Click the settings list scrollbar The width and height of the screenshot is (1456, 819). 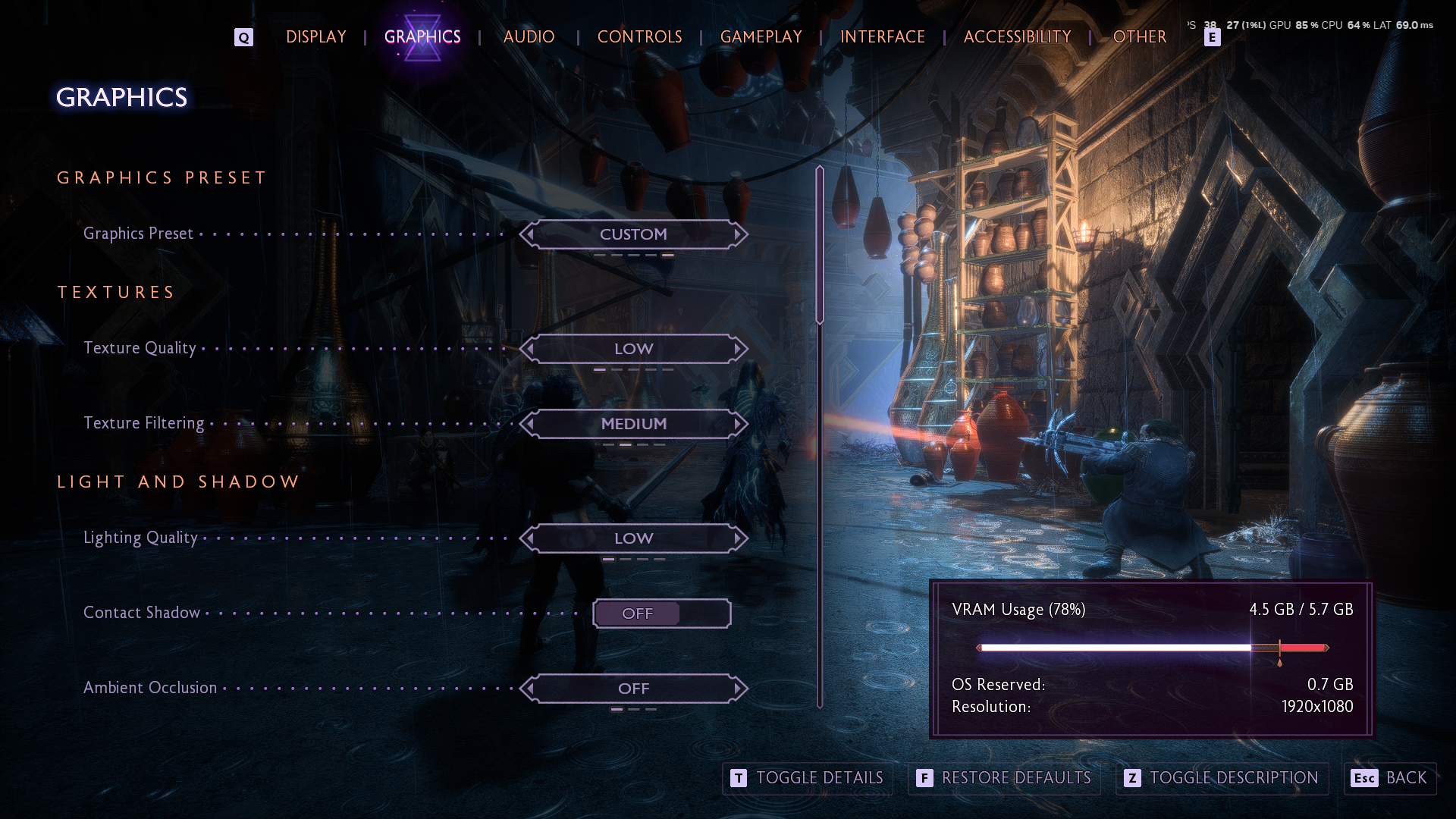tap(820, 246)
